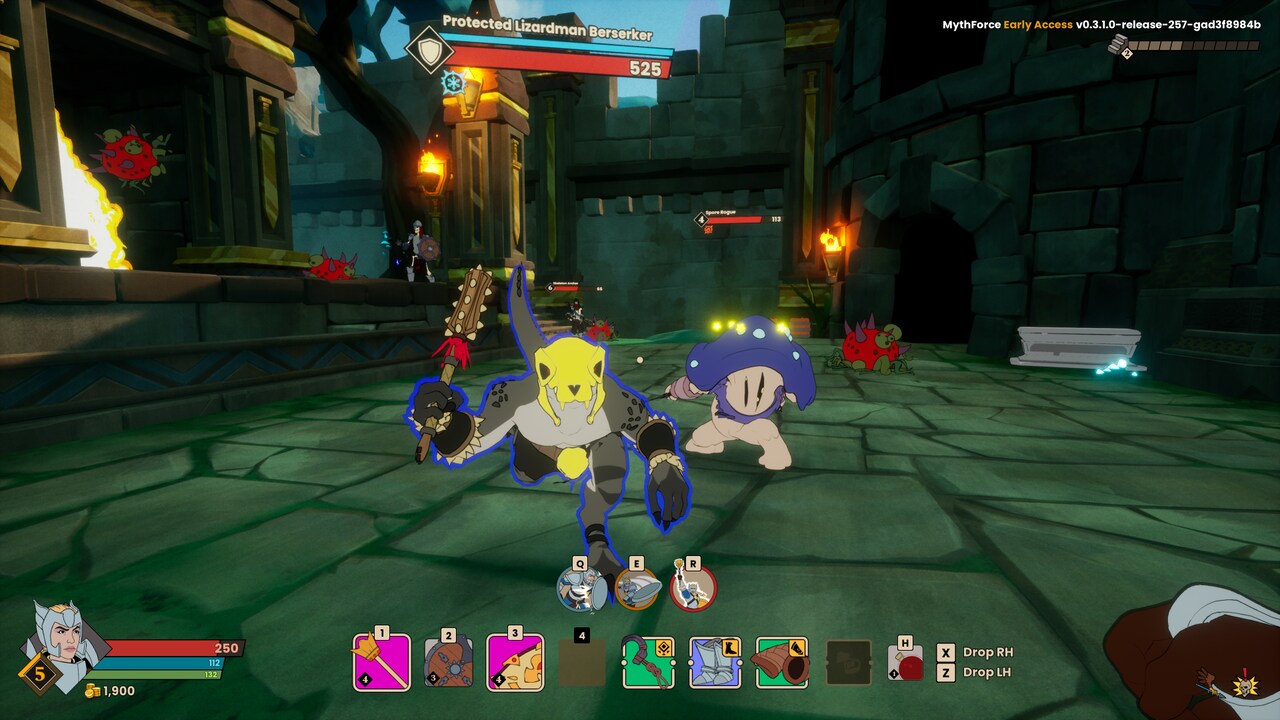Select the whip accessory slot
1280x720 pixels.
(648, 662)
